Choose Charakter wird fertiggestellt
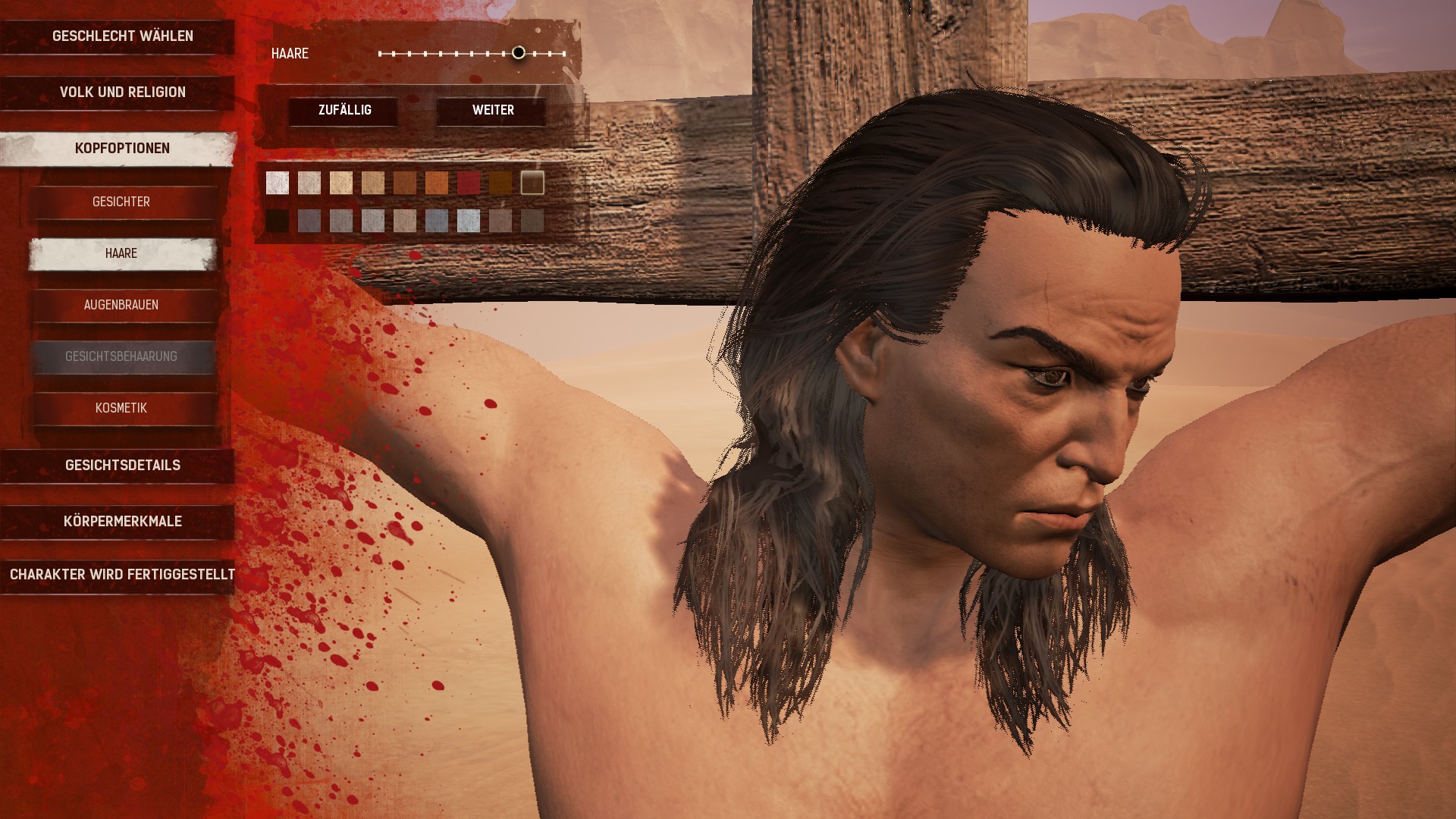Screen dimensions: 1456x819 [x=122, y=575]
